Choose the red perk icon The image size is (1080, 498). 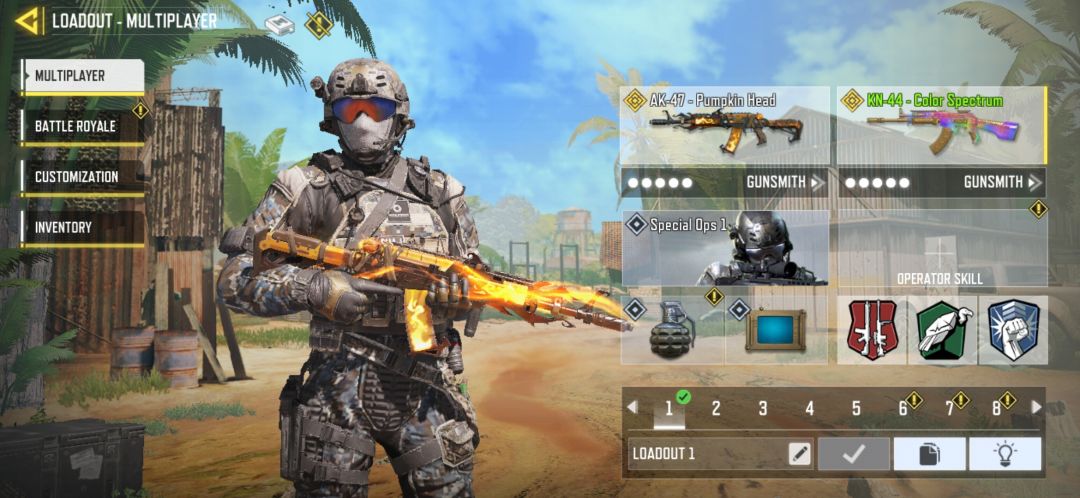pos(872,330)
